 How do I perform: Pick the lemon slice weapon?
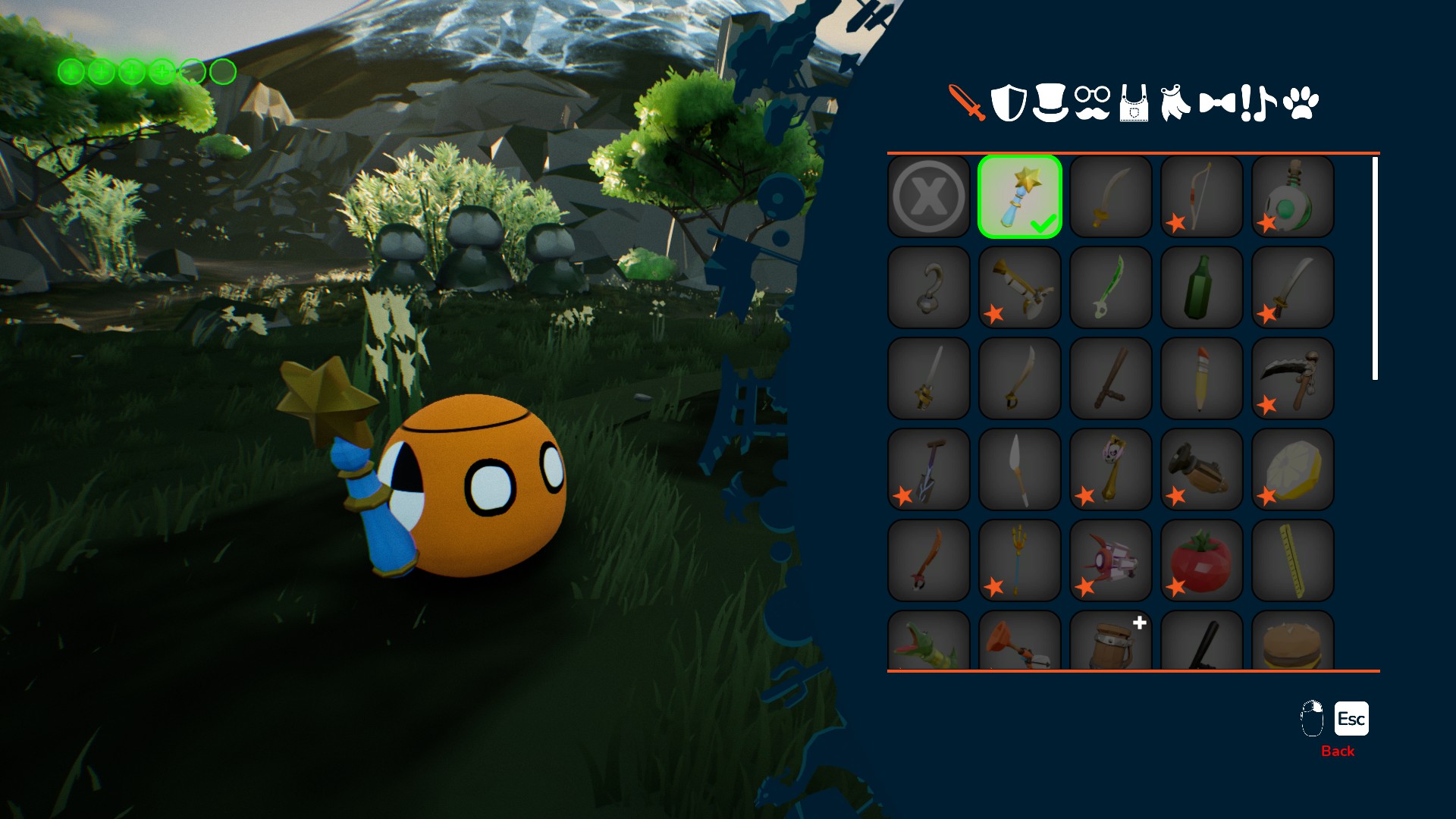point(1293,469)
